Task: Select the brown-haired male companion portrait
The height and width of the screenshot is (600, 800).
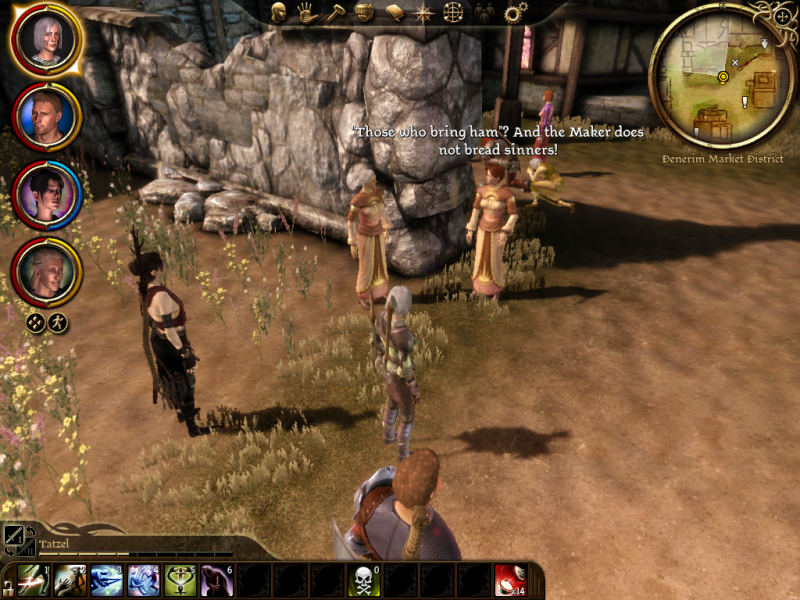Action: [46, 117]
